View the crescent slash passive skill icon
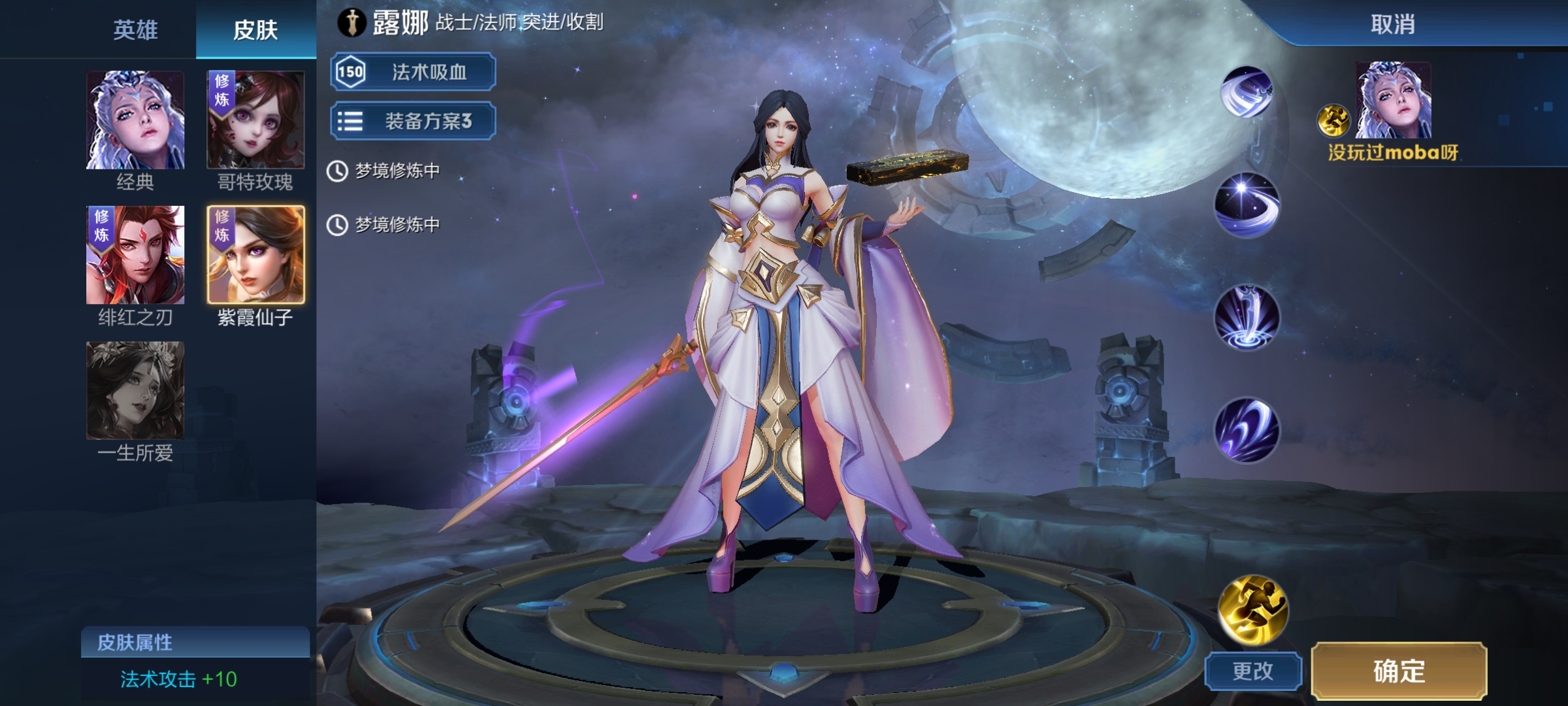Viewport: 1568px width, 706px height. click(x=1247, y=93)
